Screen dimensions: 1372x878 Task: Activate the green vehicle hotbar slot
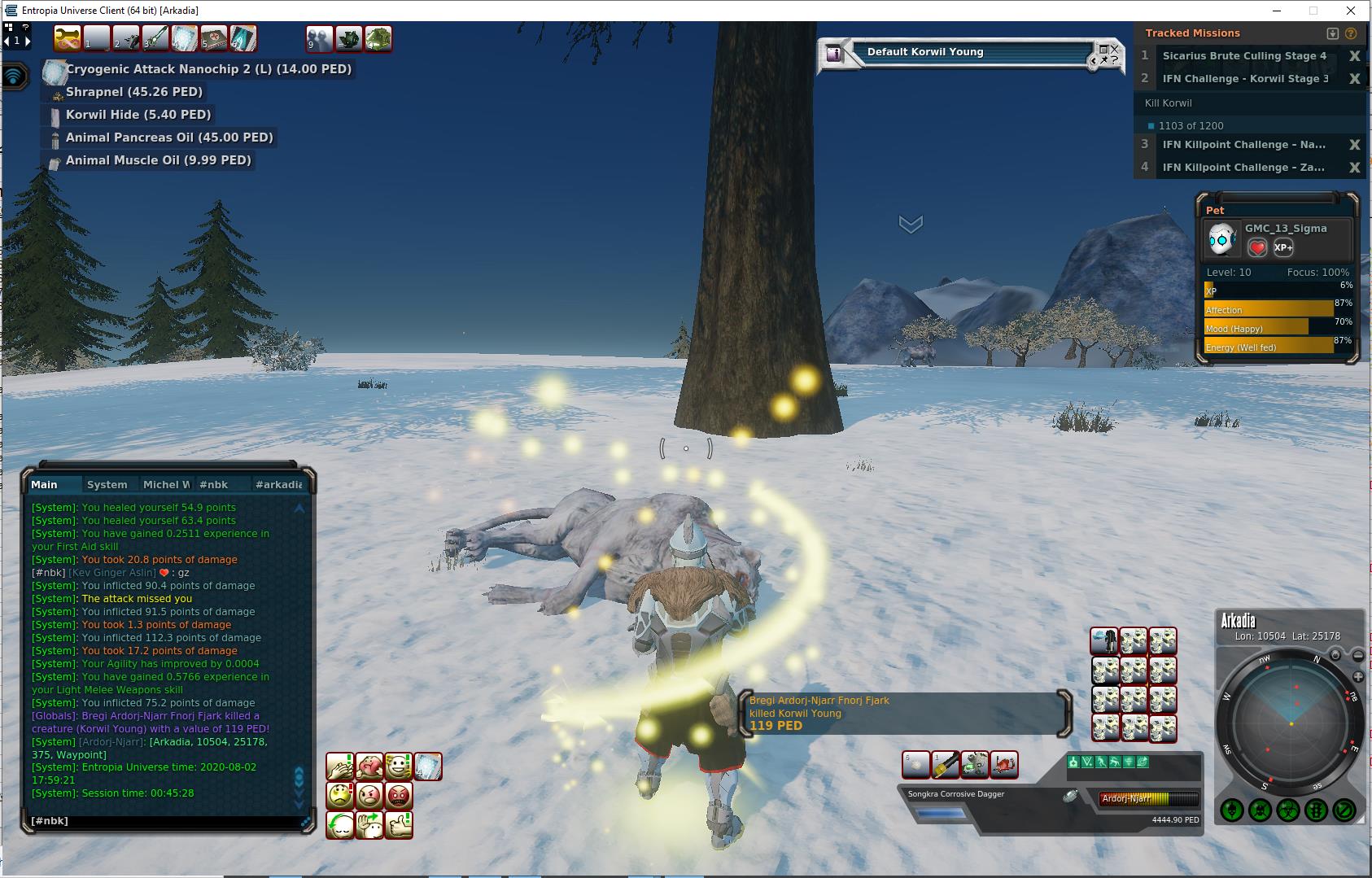point(378,38)
